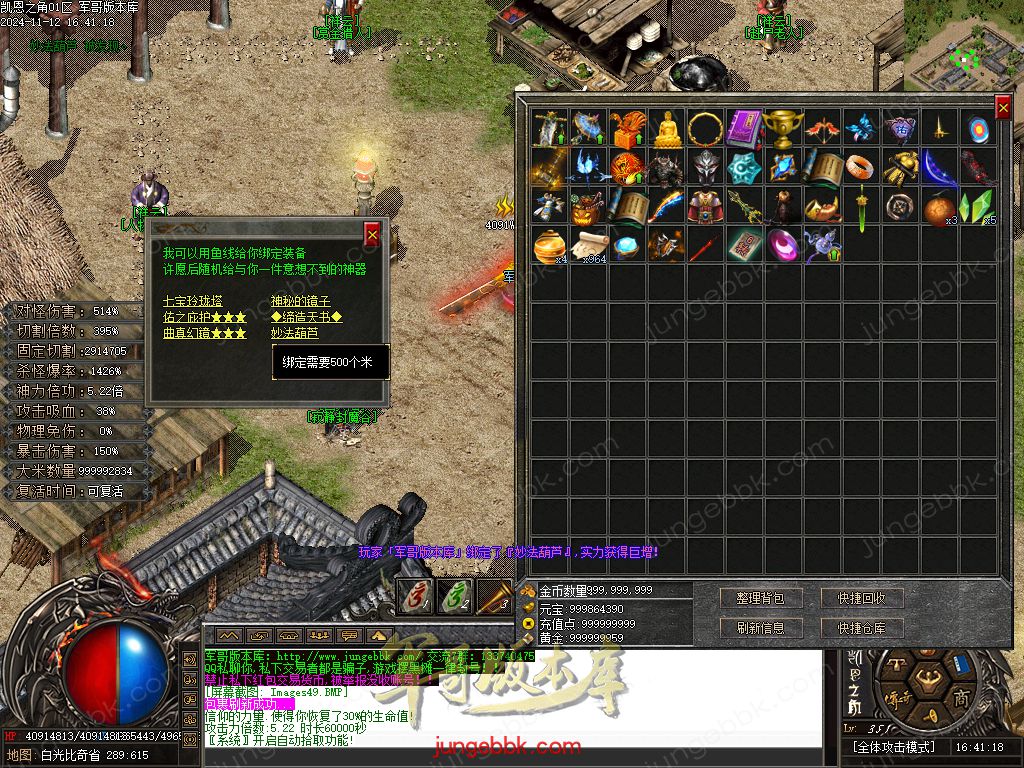
Task: Select 曲直幻镜 three-star option
Action: [x=204, y=333]
